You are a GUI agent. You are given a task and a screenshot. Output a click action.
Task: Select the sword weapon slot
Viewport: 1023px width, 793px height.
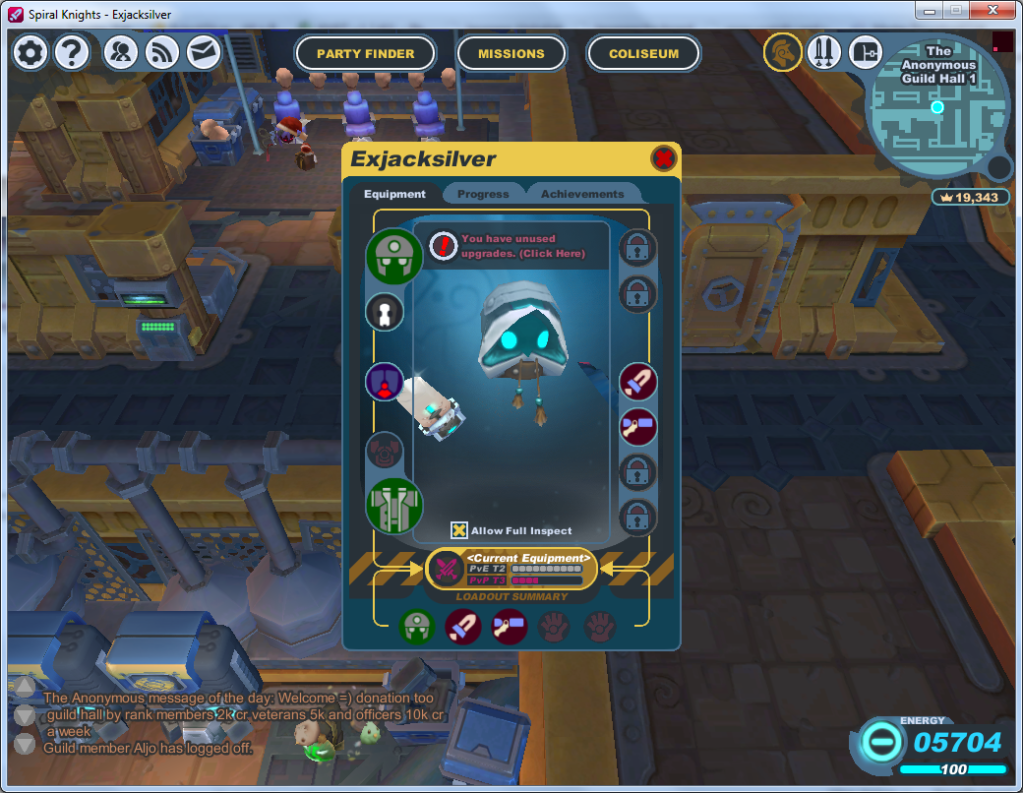[638, 381]
